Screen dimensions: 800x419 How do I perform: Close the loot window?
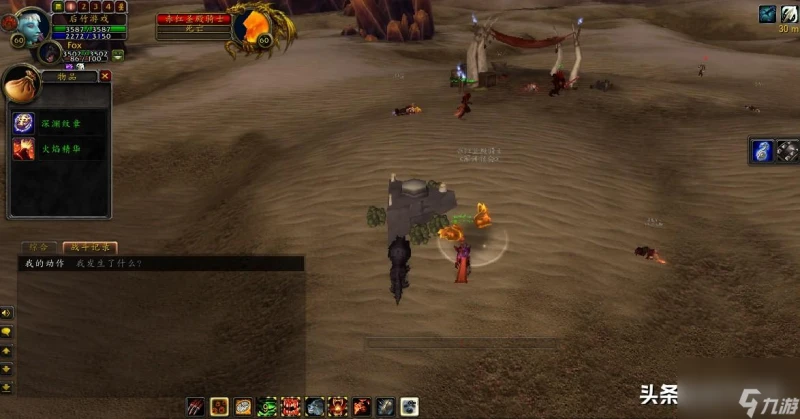pos(105,76)
